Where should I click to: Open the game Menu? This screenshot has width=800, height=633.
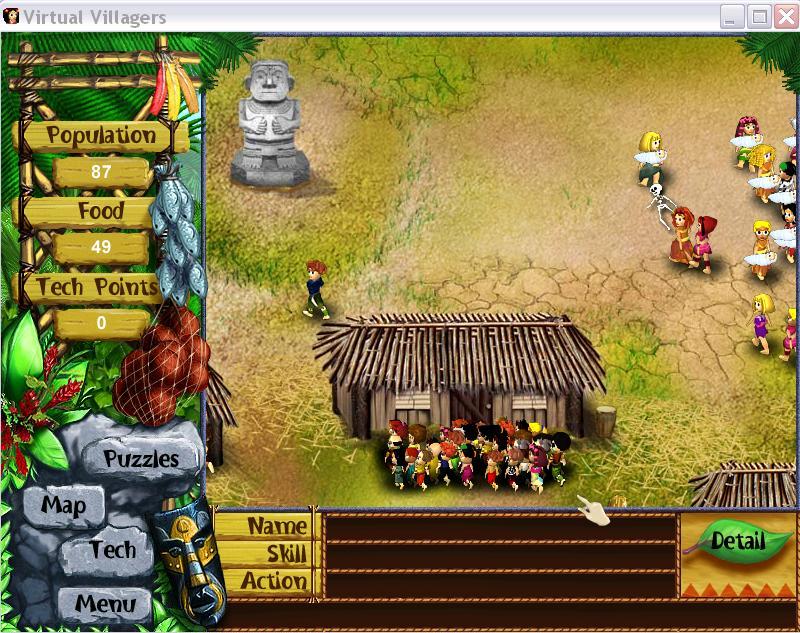click(x=98, y=603)
